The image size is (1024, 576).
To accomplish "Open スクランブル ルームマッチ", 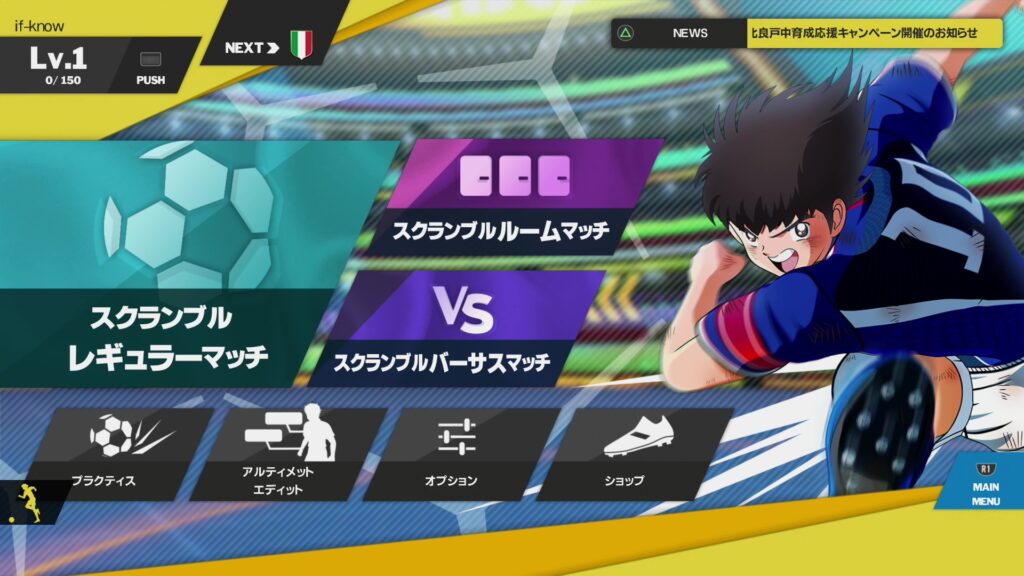I will (x=510, y=195).
